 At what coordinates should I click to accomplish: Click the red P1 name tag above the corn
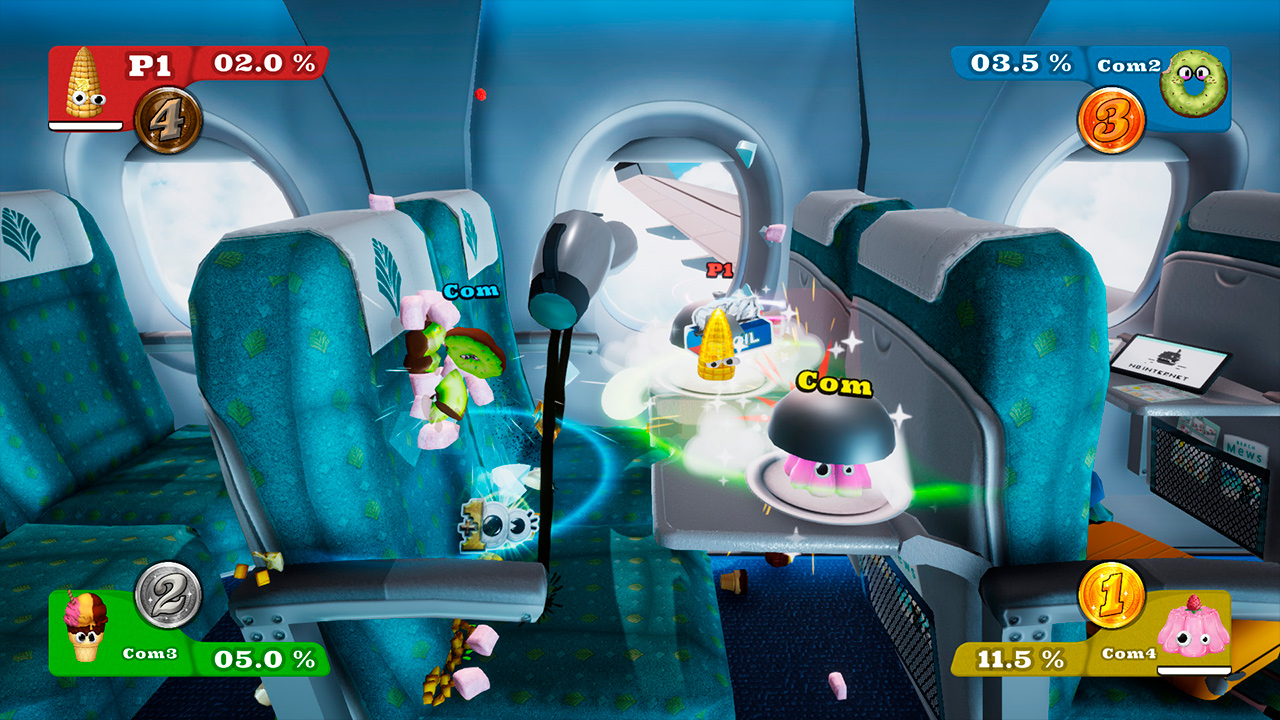pos(719,269)
